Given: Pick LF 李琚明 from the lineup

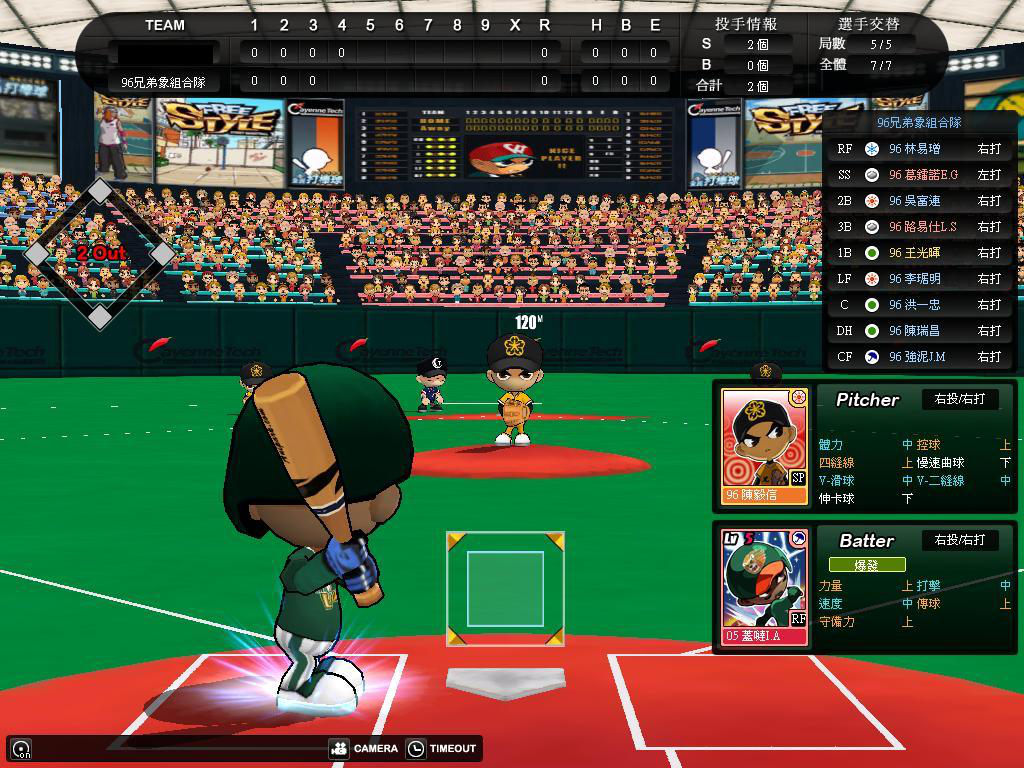Looking at the screenshot, I should [920, 279].
